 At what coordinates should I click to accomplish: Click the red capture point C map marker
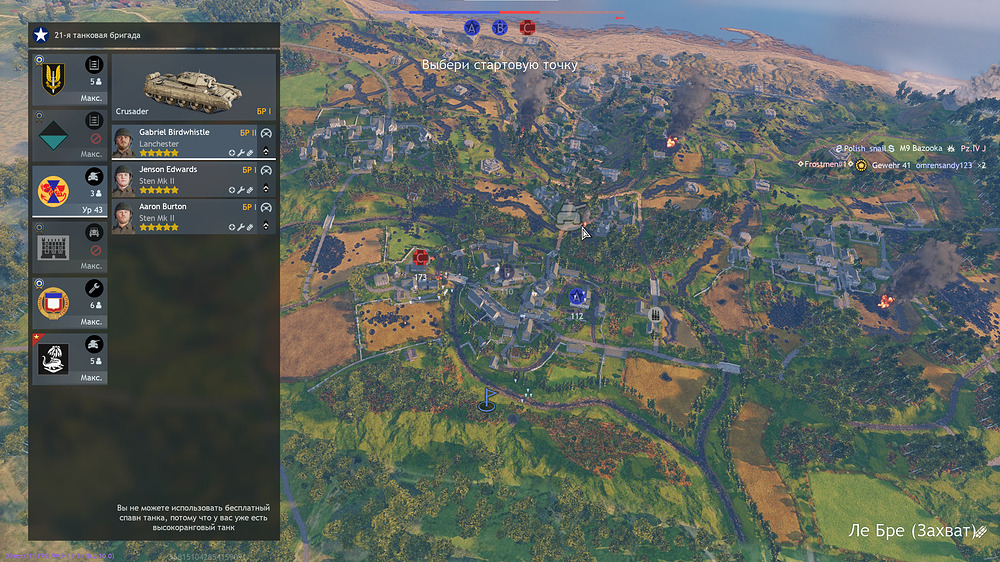click(x=420, y=258)
